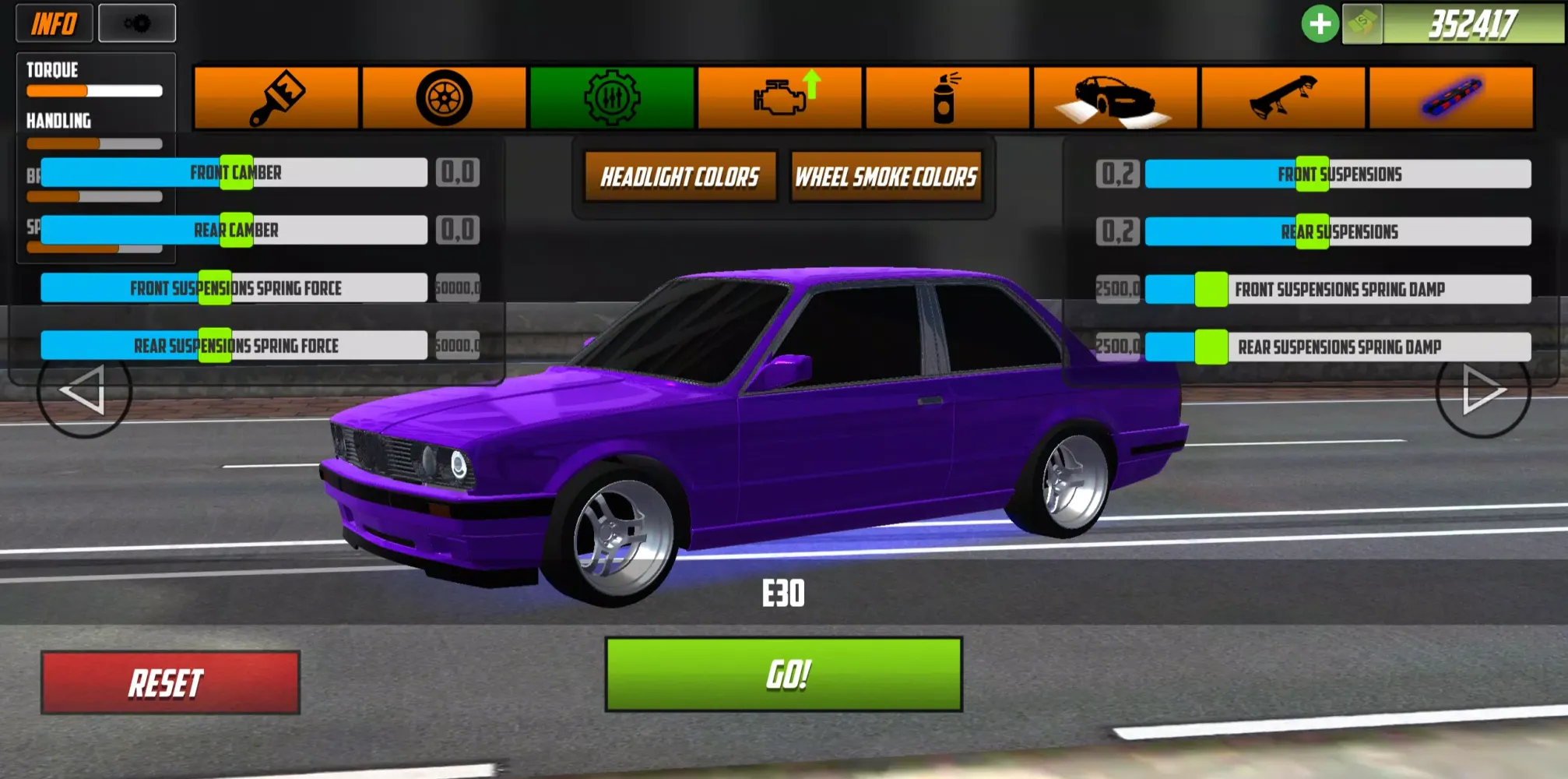The height and width of the screenshot is (779, 1568).
Task: Show the previous car with left arrow
Action: pyautogui.click(x=83, y=390)
